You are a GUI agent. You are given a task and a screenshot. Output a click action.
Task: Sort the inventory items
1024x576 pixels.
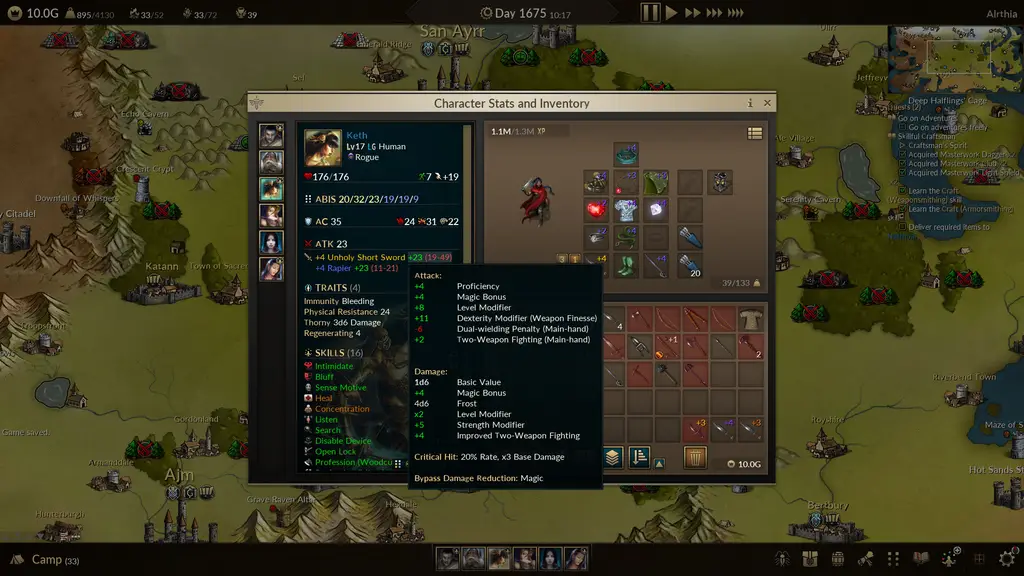[x=638, y=458]
